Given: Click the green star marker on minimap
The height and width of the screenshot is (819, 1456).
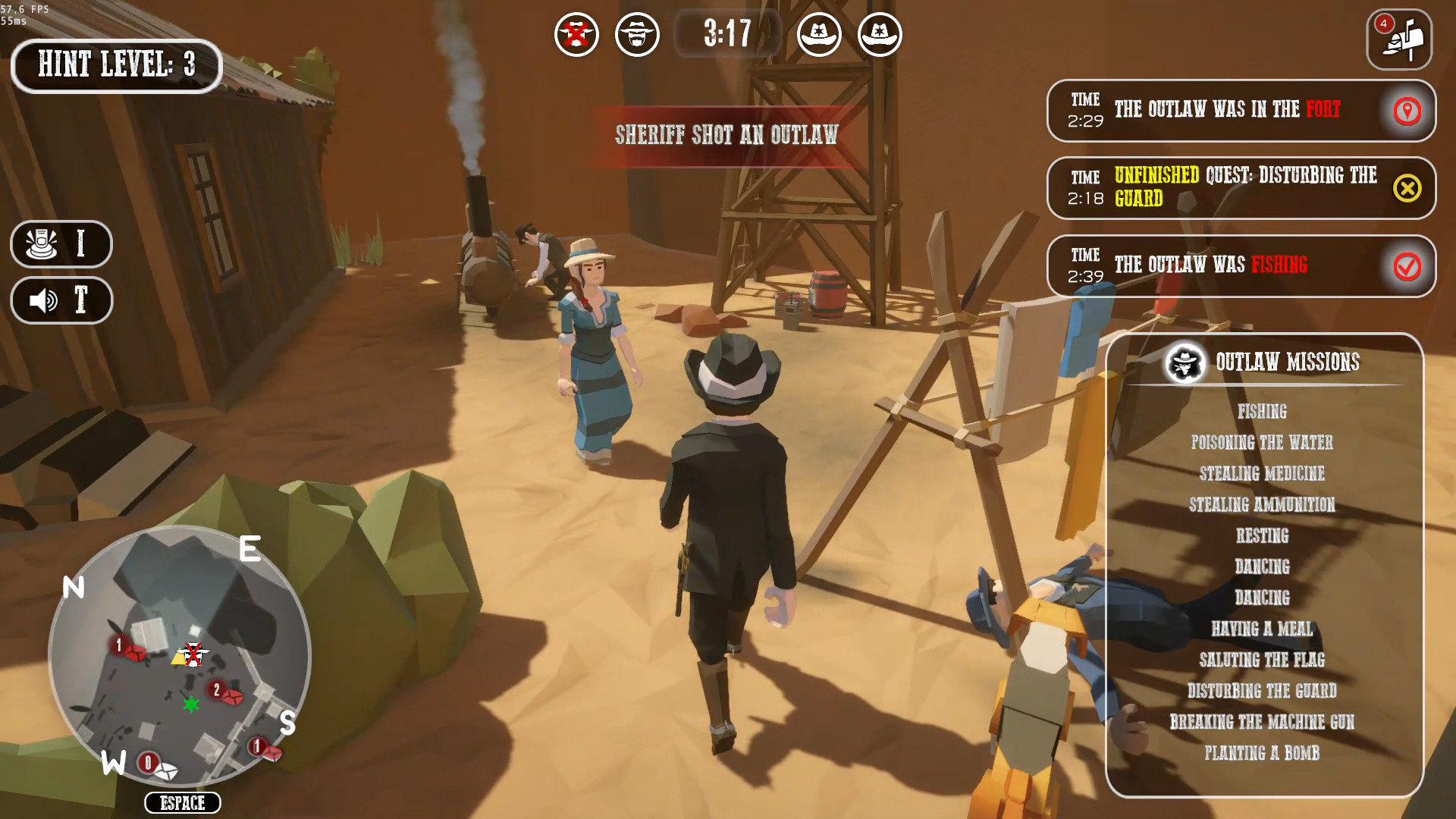Looking at the screenshot, I should pyautogui.click(x=191, y=705).
